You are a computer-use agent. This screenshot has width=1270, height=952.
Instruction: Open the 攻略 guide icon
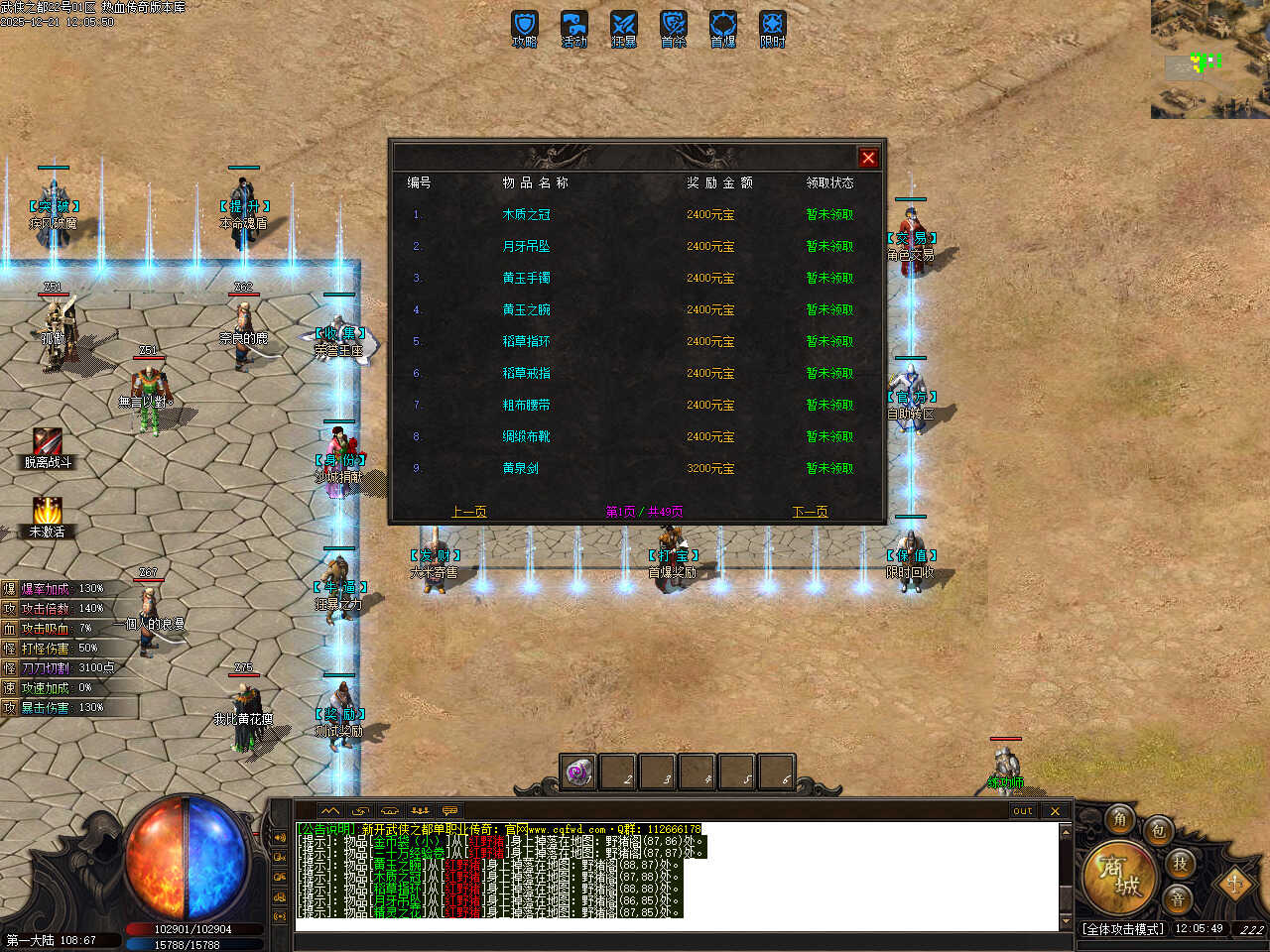tap(525, 27)
